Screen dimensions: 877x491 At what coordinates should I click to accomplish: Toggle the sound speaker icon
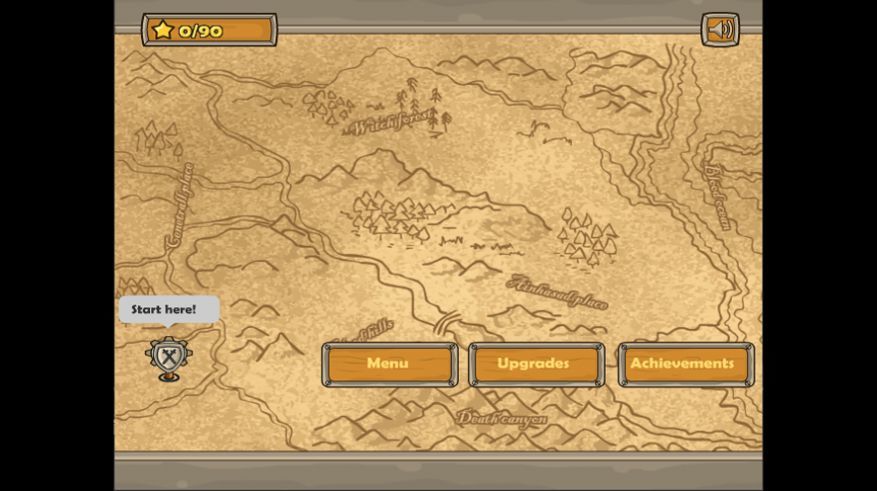coord(719,29)
